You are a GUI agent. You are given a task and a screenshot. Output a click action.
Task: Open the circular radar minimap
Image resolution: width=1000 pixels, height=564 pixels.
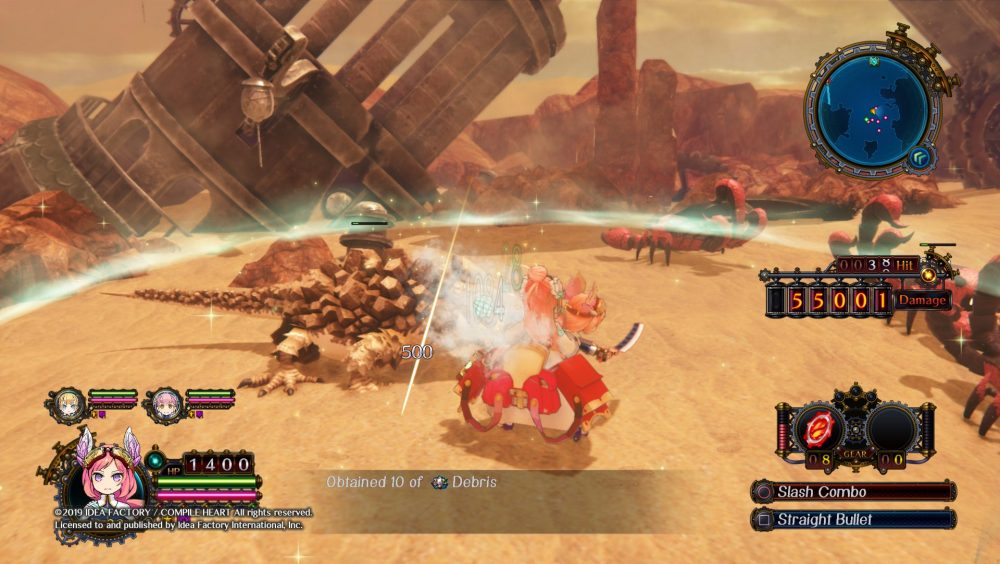pos(871,110)
